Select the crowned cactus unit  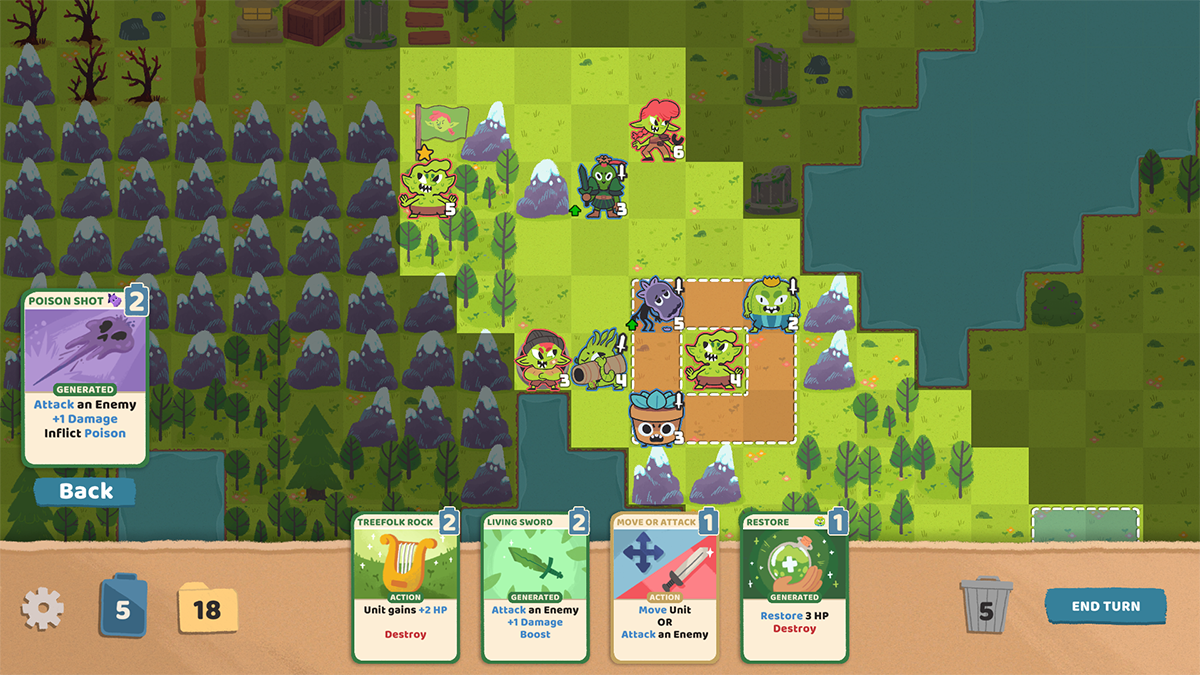coord(771,304)
